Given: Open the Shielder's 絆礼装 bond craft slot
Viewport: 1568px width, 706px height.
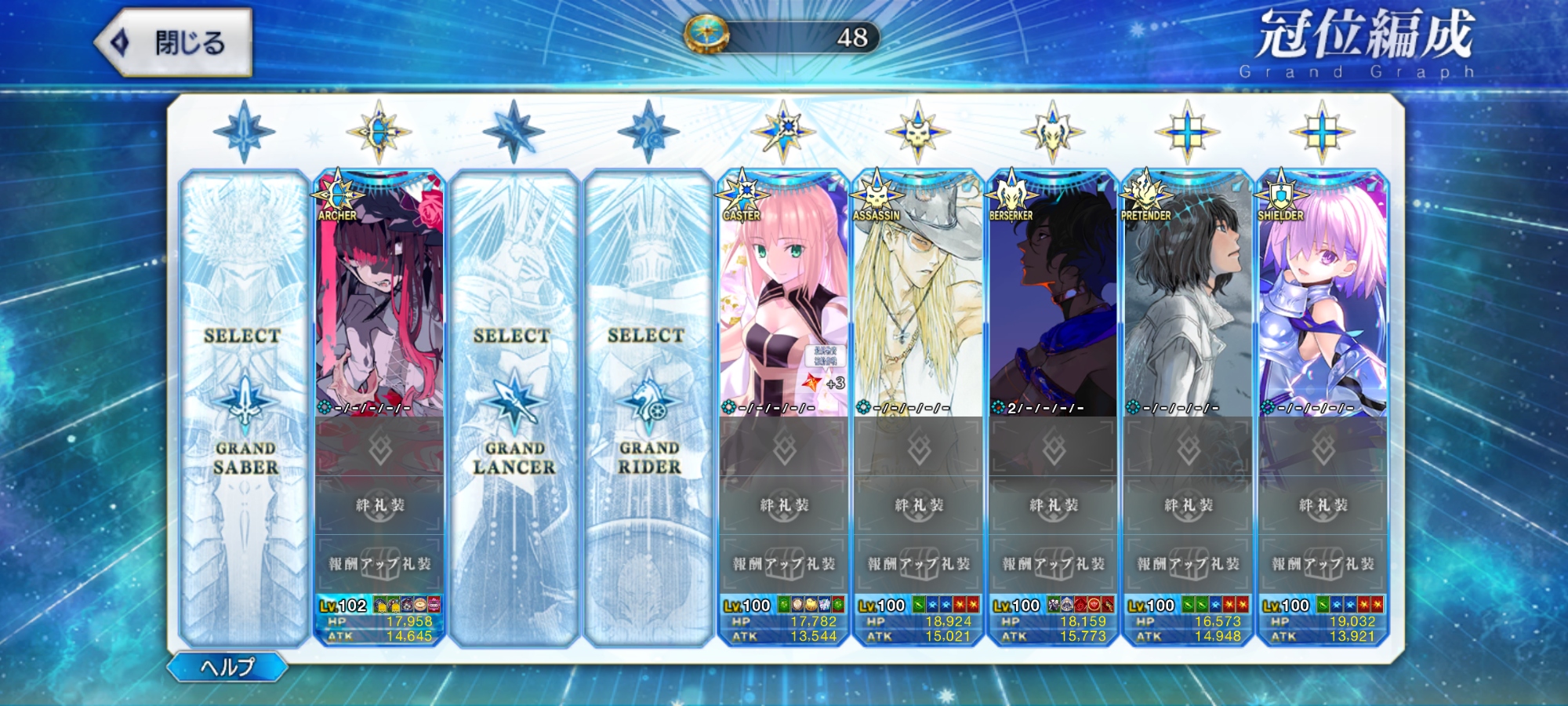Looking at the screenshot, I should point(1323,505).
